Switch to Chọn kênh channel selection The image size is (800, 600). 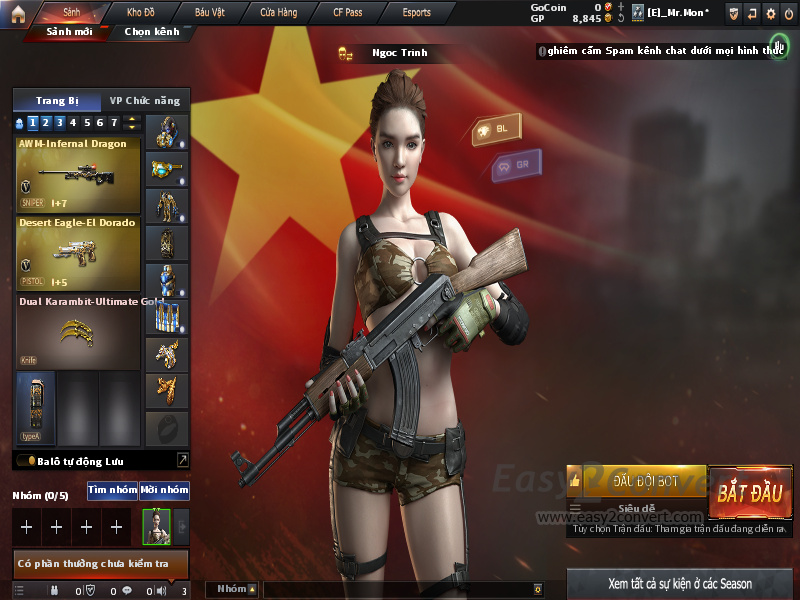pos(152,31)
